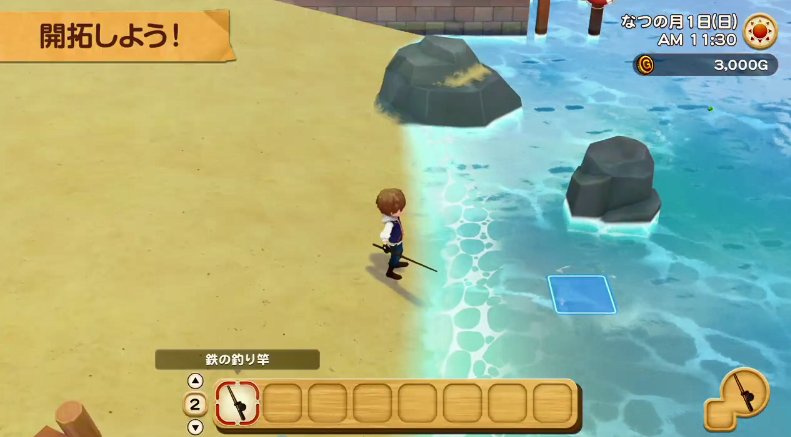Click the hotbar page down arrow
The image size is (791, 437).
195,426
